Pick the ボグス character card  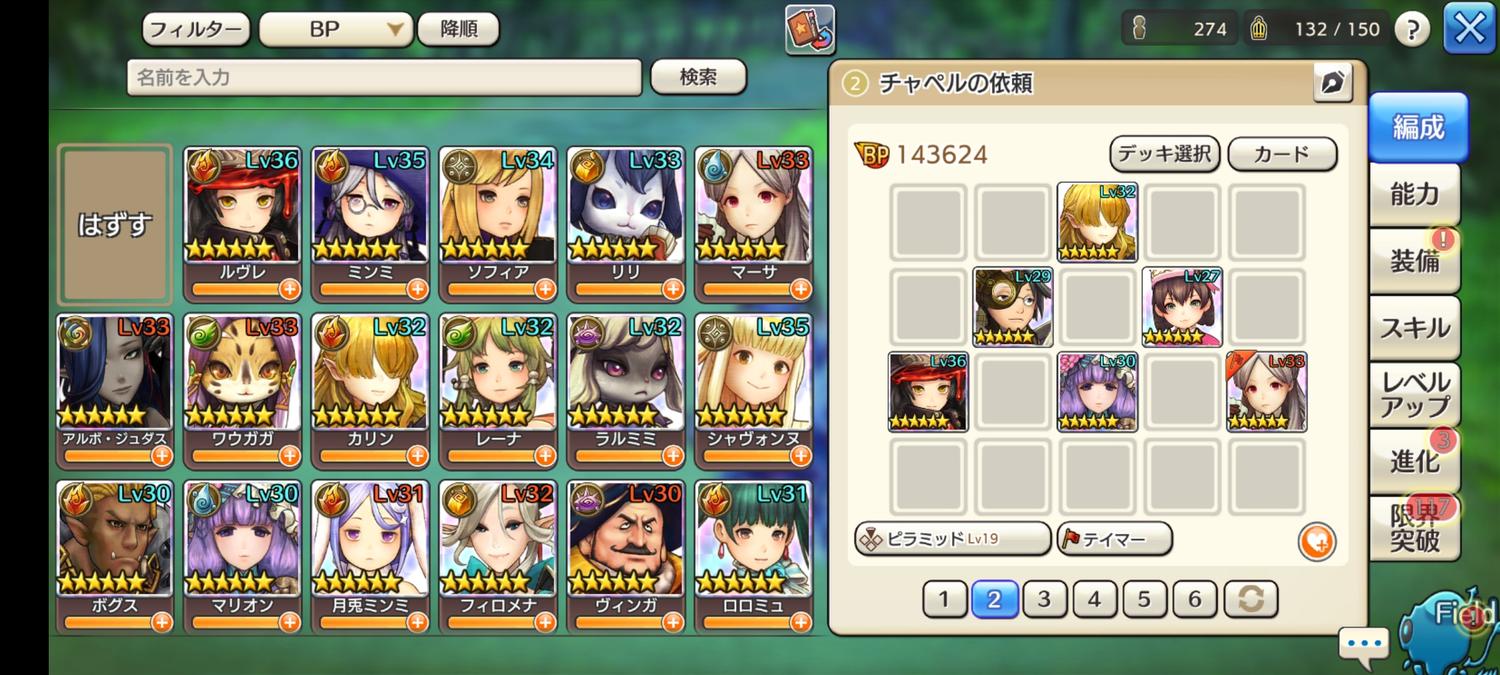tap(114, 555)
